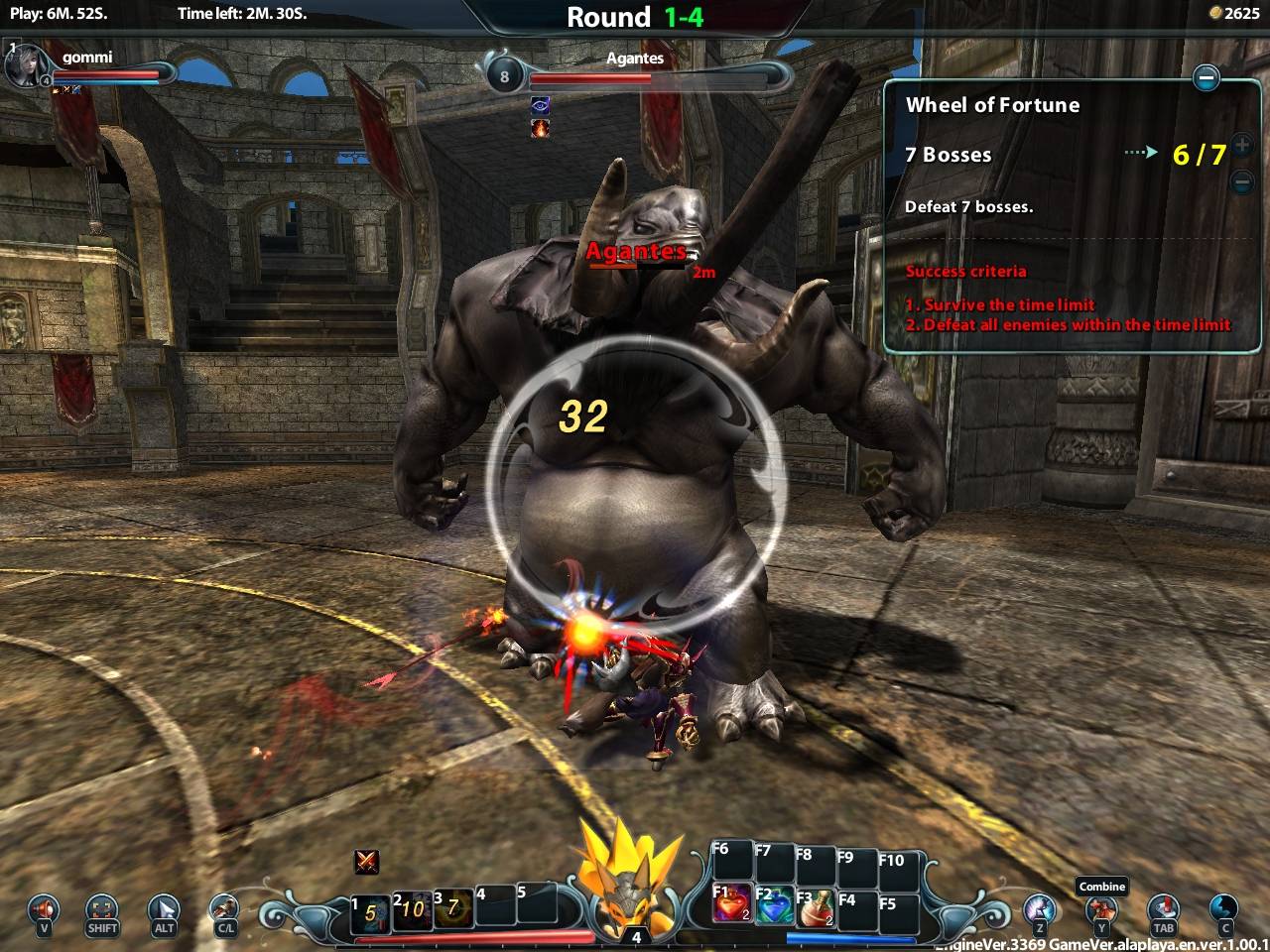Viewport: 1270px width, 952px height.
Task: Select the gommi player portrait
Action: pyautogui.click(x=23, y=64)
